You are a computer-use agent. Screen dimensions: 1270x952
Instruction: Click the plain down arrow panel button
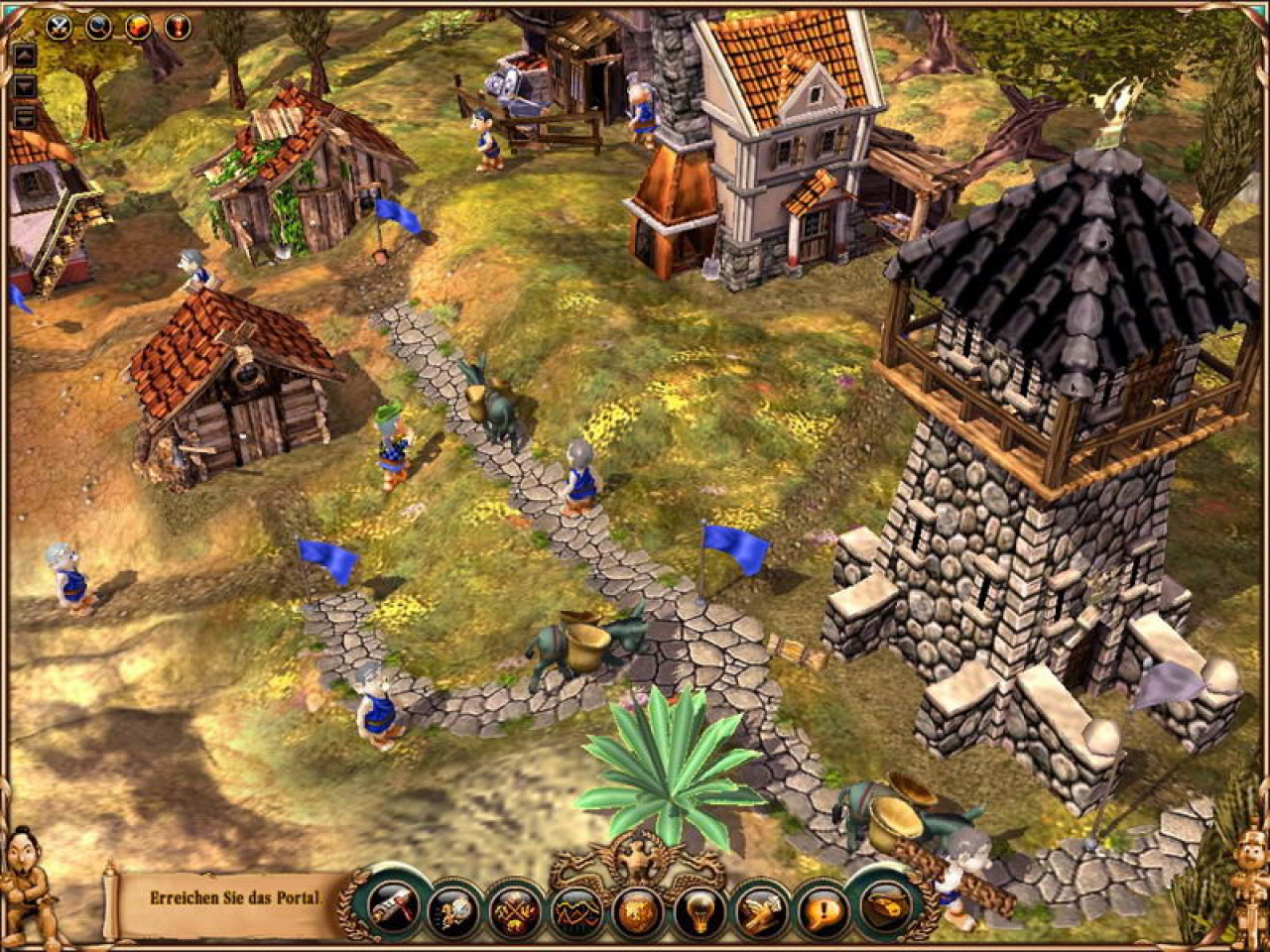(x=25, y=86)
